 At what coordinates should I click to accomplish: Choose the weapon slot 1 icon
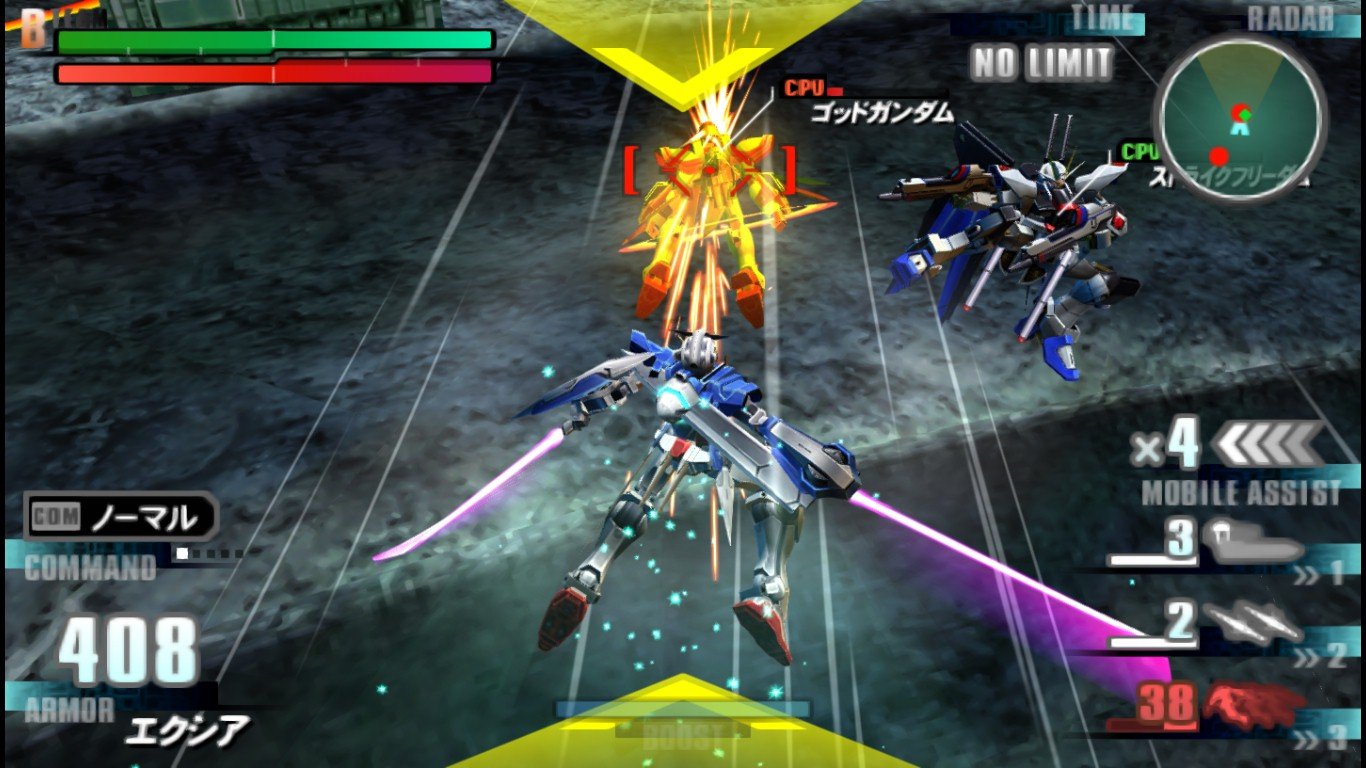pos(1254,541)
